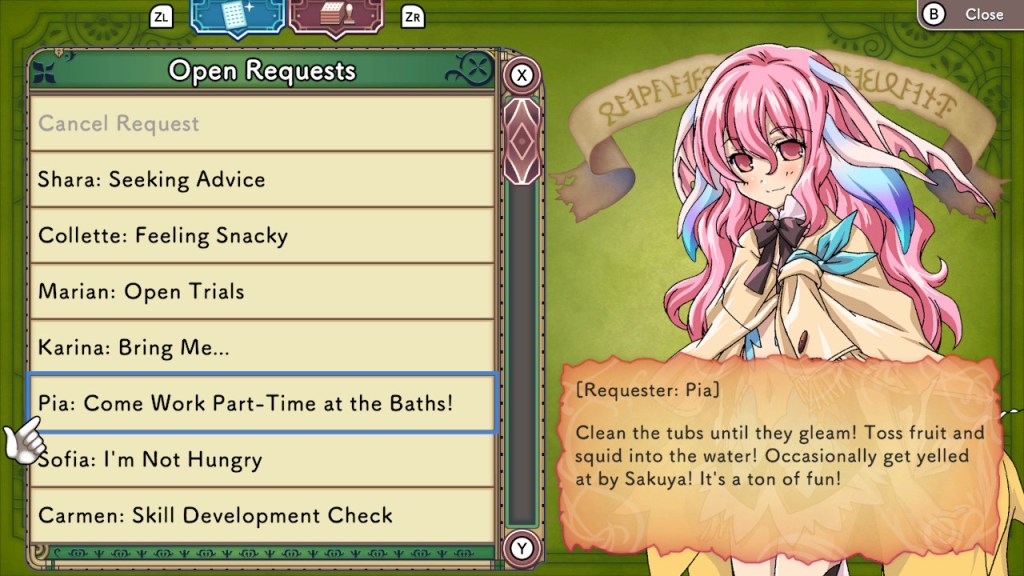1024x576 pixels.
Task: Choose Collette: Feeling Snacky request
Action: coord(262,236)
